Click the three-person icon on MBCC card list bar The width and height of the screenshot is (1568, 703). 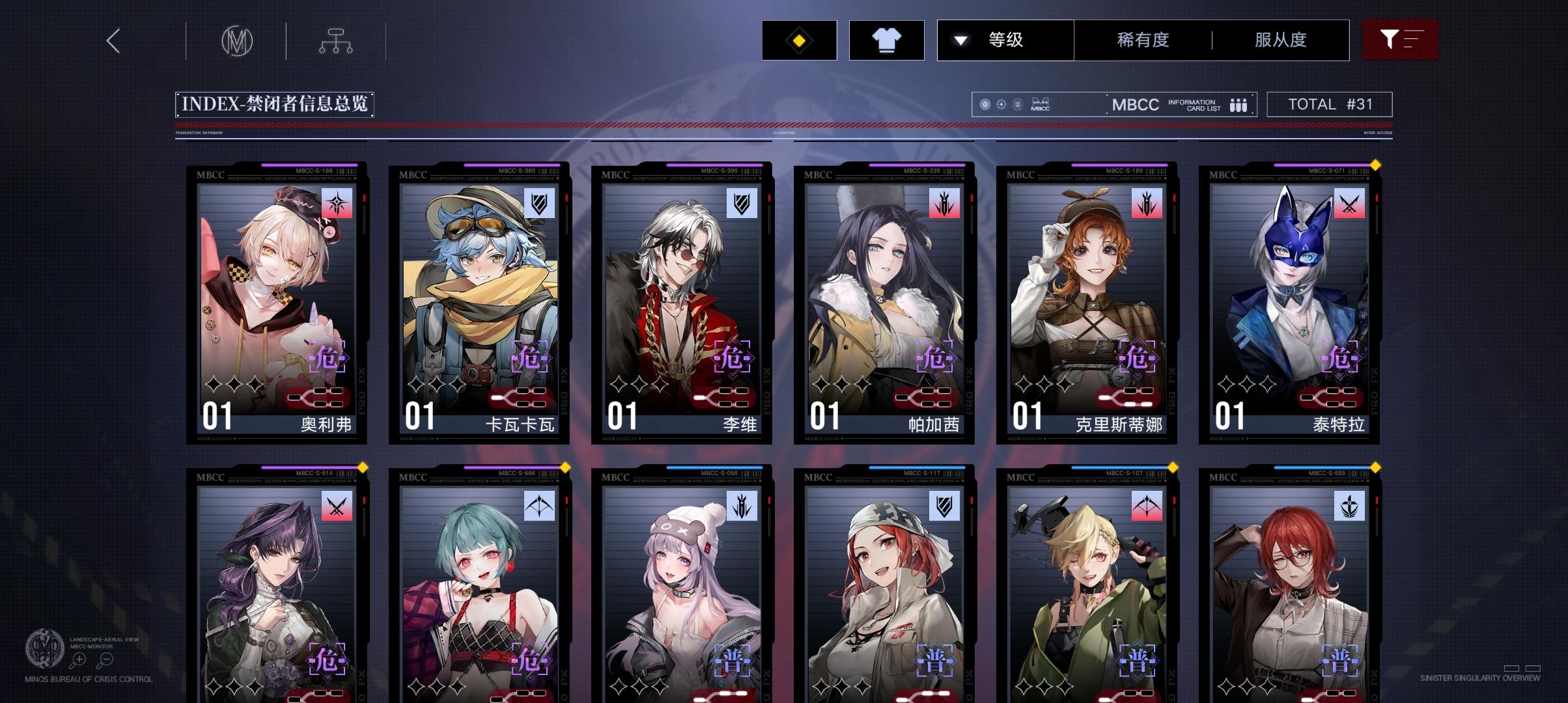(1239, 103)
